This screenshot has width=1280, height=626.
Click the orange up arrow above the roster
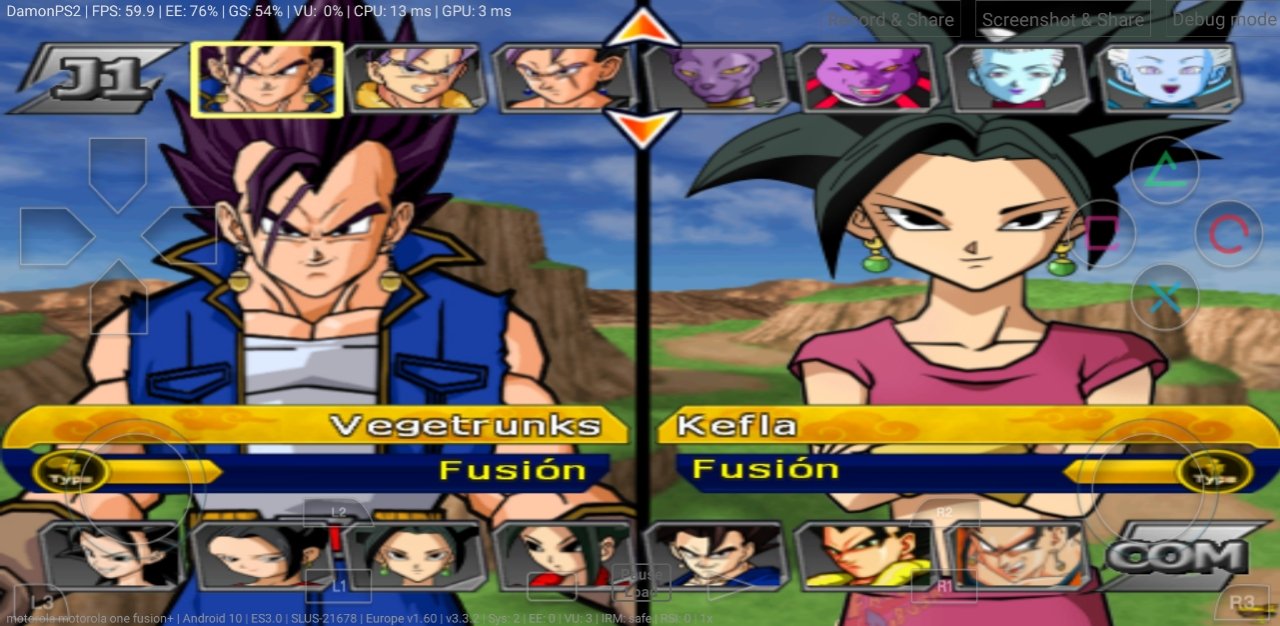pyautogui.click(x=642, y=28)
